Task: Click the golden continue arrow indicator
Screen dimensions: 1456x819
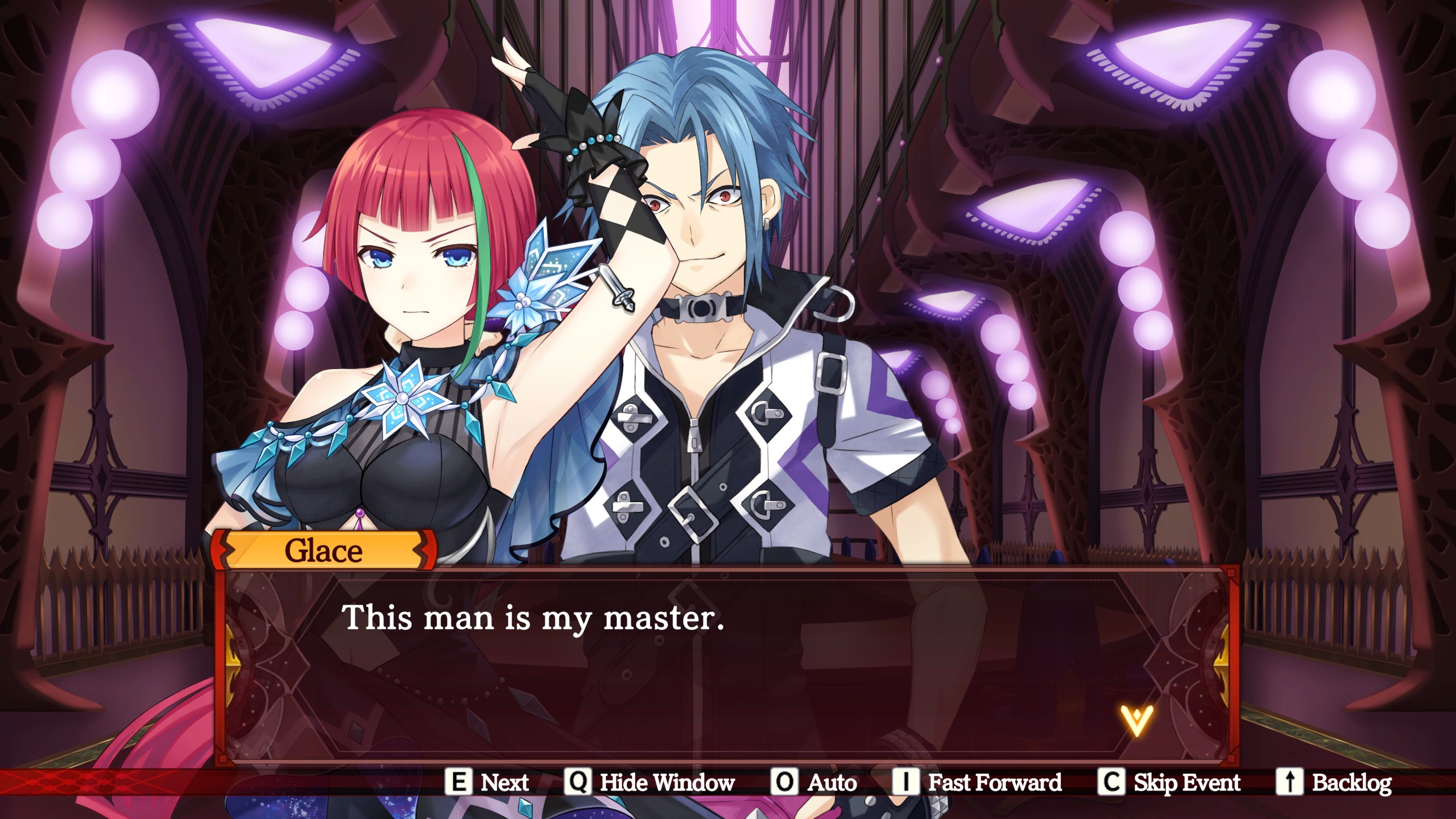Action: tap(1136, 721)
